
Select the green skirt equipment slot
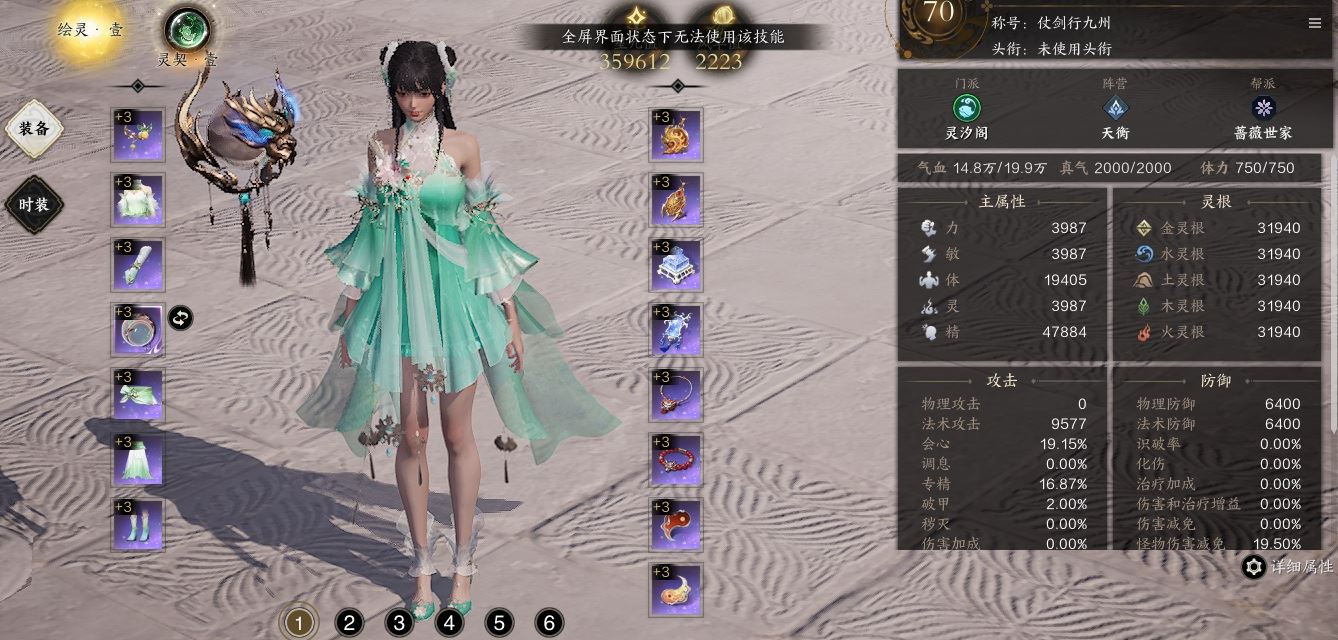click(x=138, y=459)
